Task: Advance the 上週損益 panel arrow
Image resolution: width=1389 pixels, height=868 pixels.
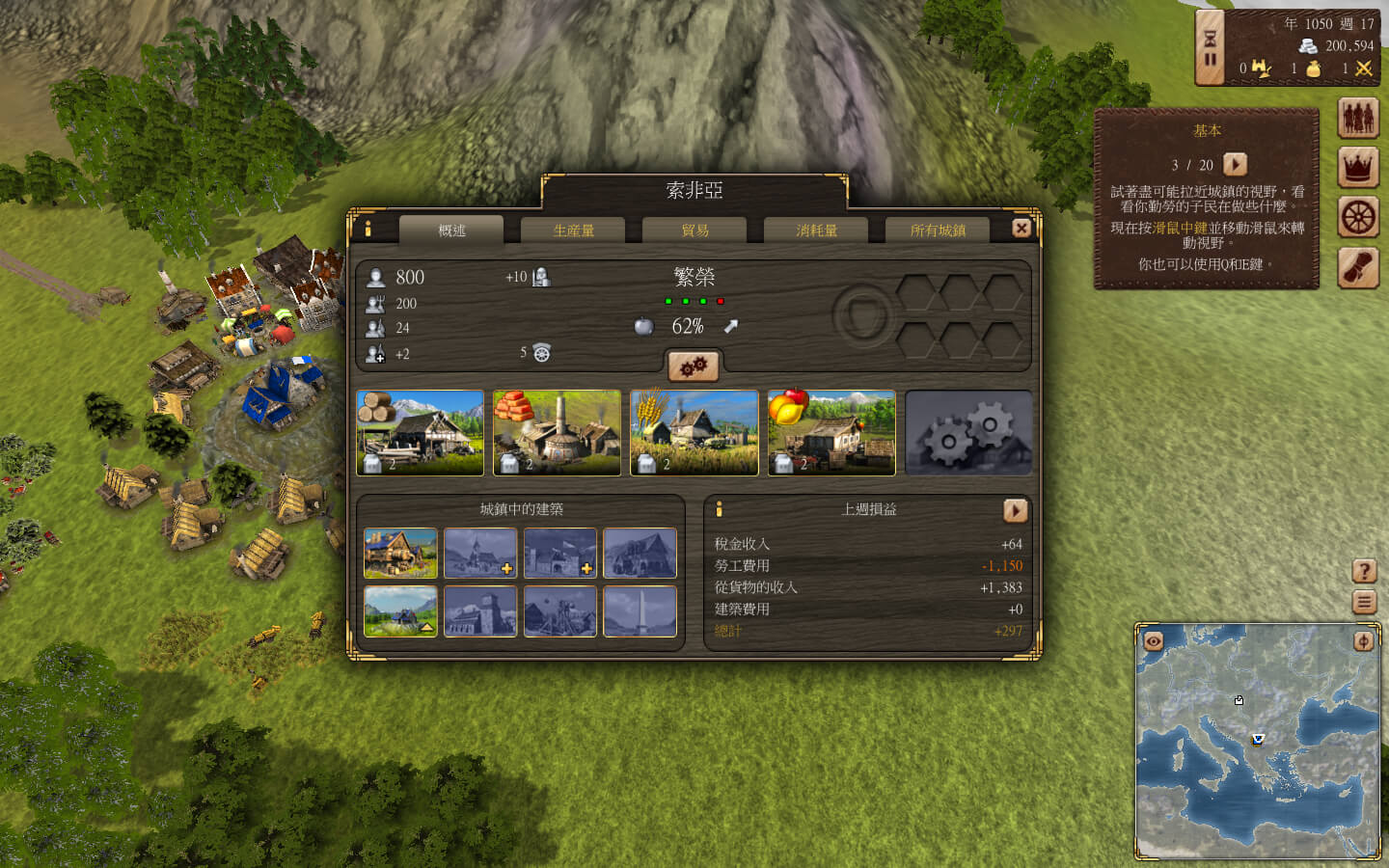Action: coord(1015,510)
